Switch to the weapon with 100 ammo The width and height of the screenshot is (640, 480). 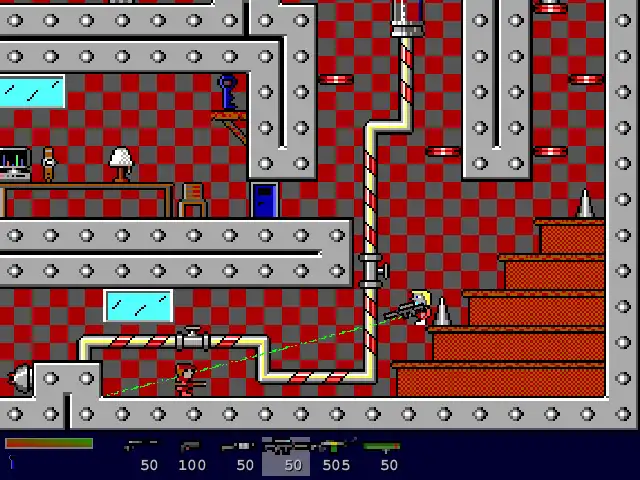tap(191, 455)
